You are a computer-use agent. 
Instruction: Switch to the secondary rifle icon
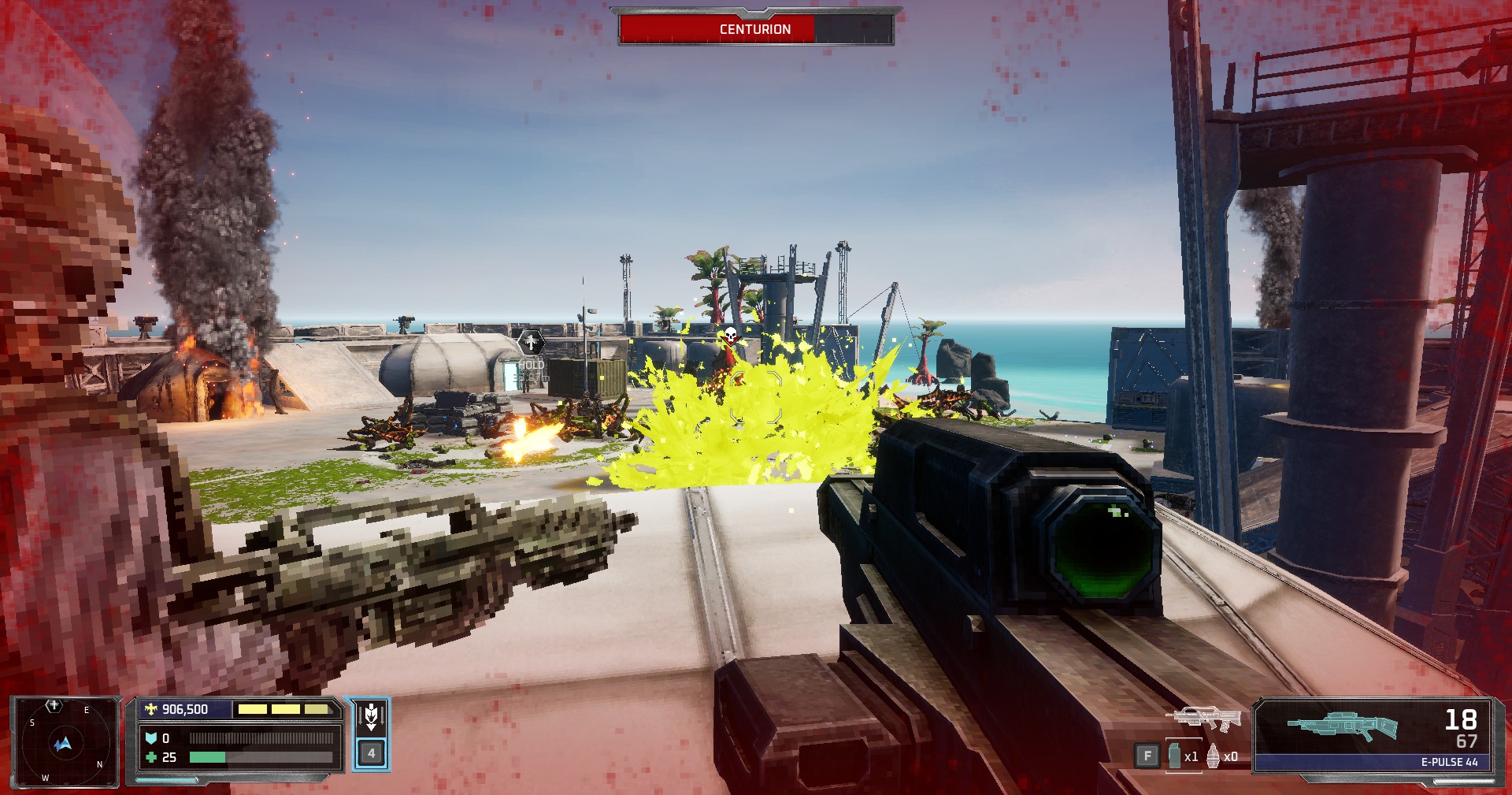[x=1203, y=719]
